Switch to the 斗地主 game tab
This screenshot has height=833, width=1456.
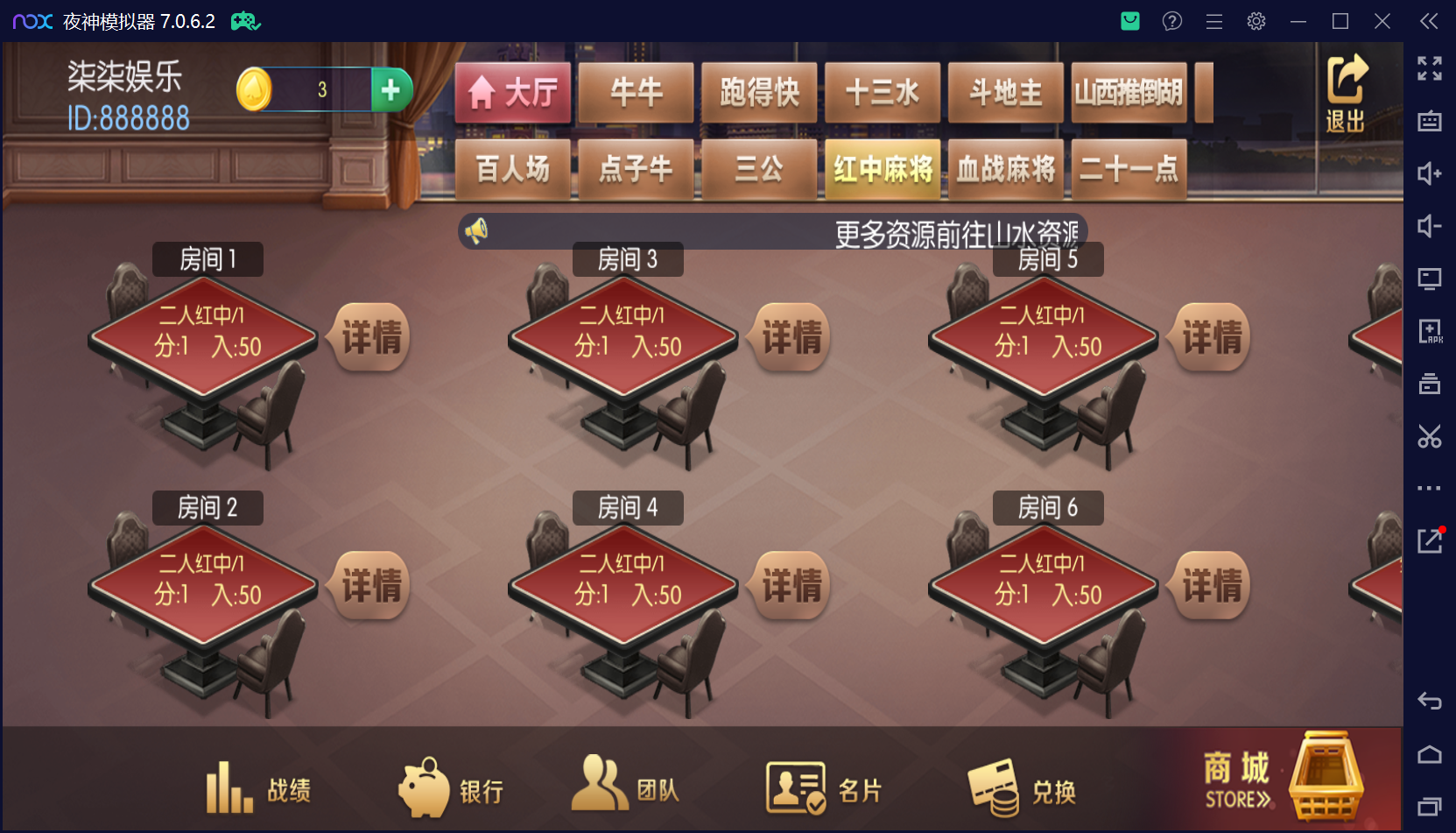point(1005,92)
